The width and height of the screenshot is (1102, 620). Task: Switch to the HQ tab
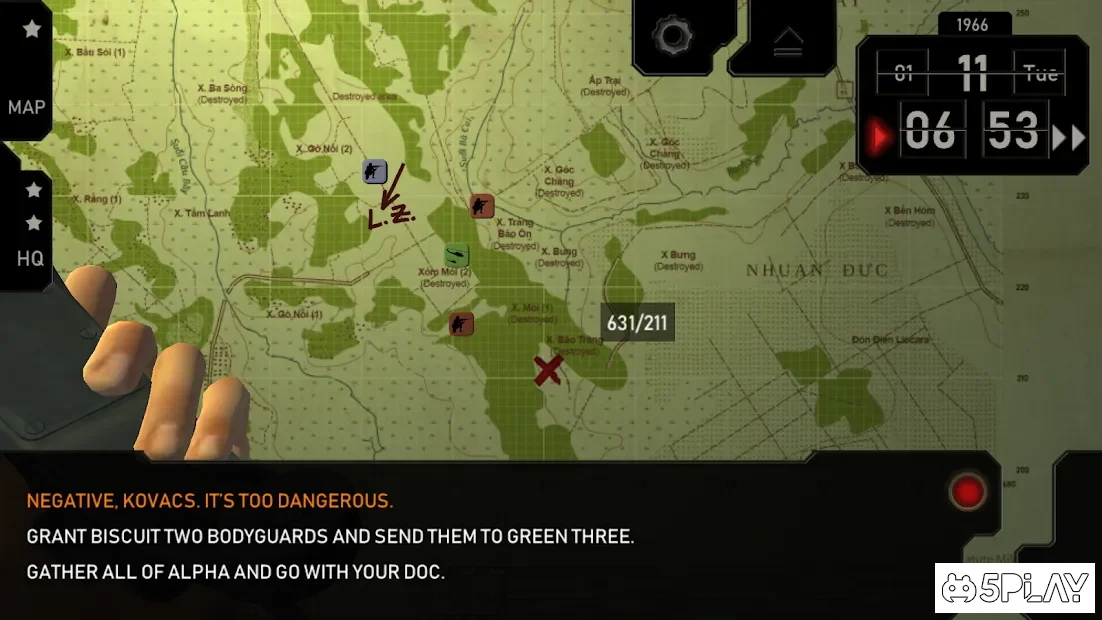tap(30, 258)
